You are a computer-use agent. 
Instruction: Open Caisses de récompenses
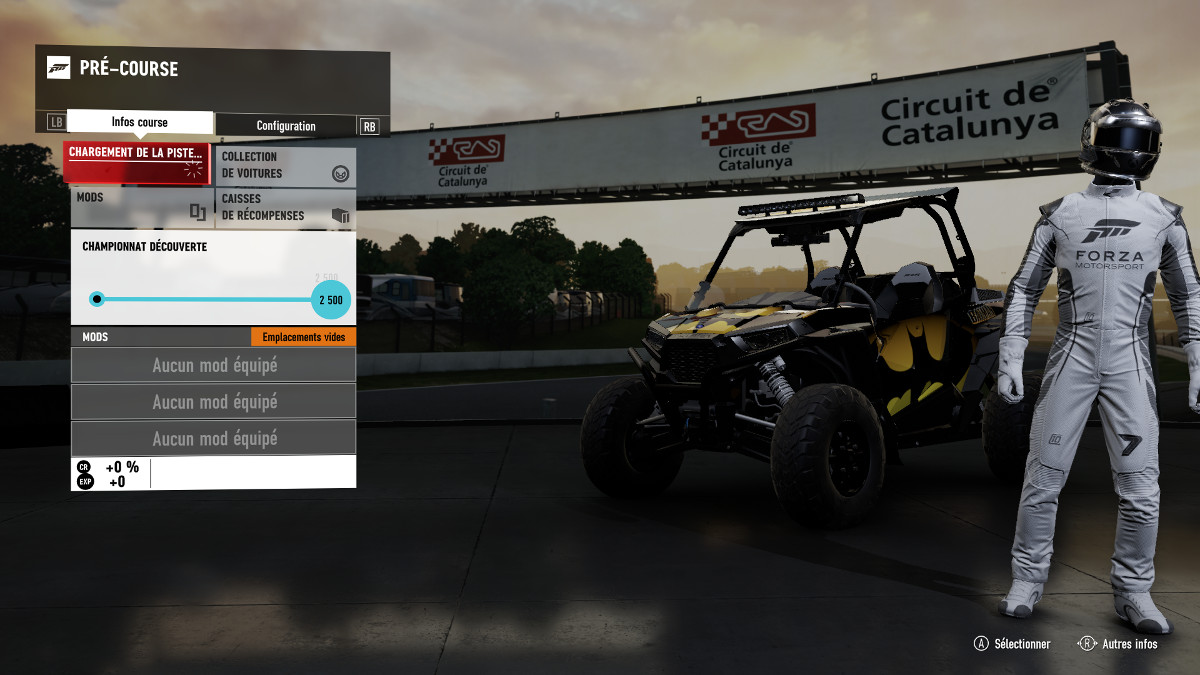click(x=285, y=208)
